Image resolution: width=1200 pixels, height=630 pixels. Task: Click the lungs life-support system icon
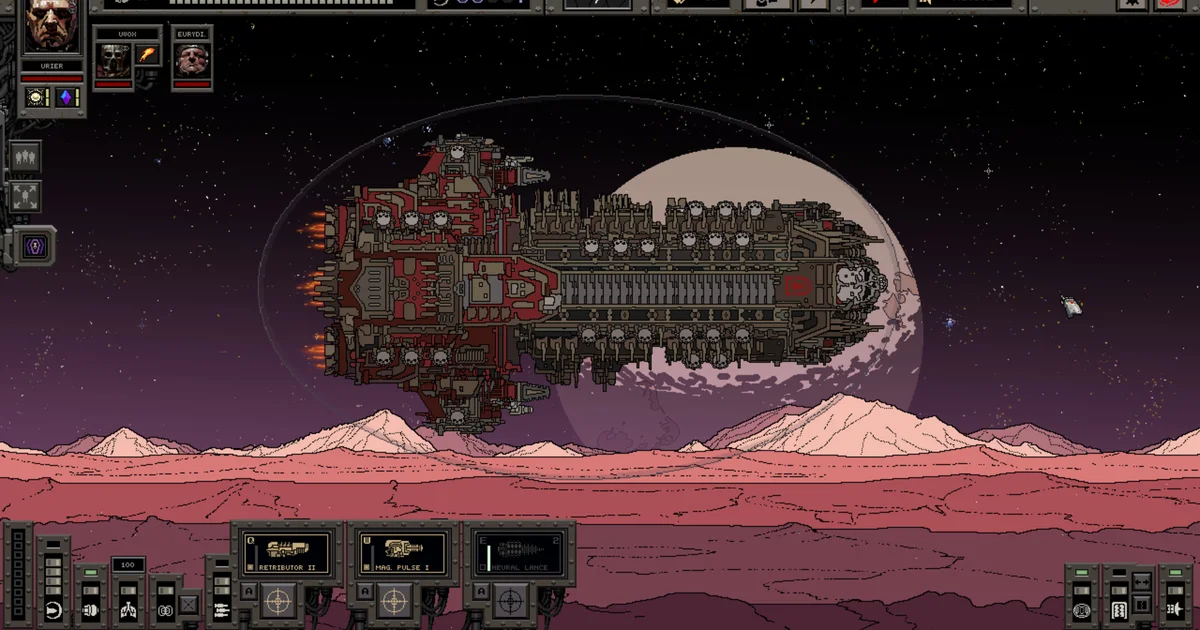128,609
